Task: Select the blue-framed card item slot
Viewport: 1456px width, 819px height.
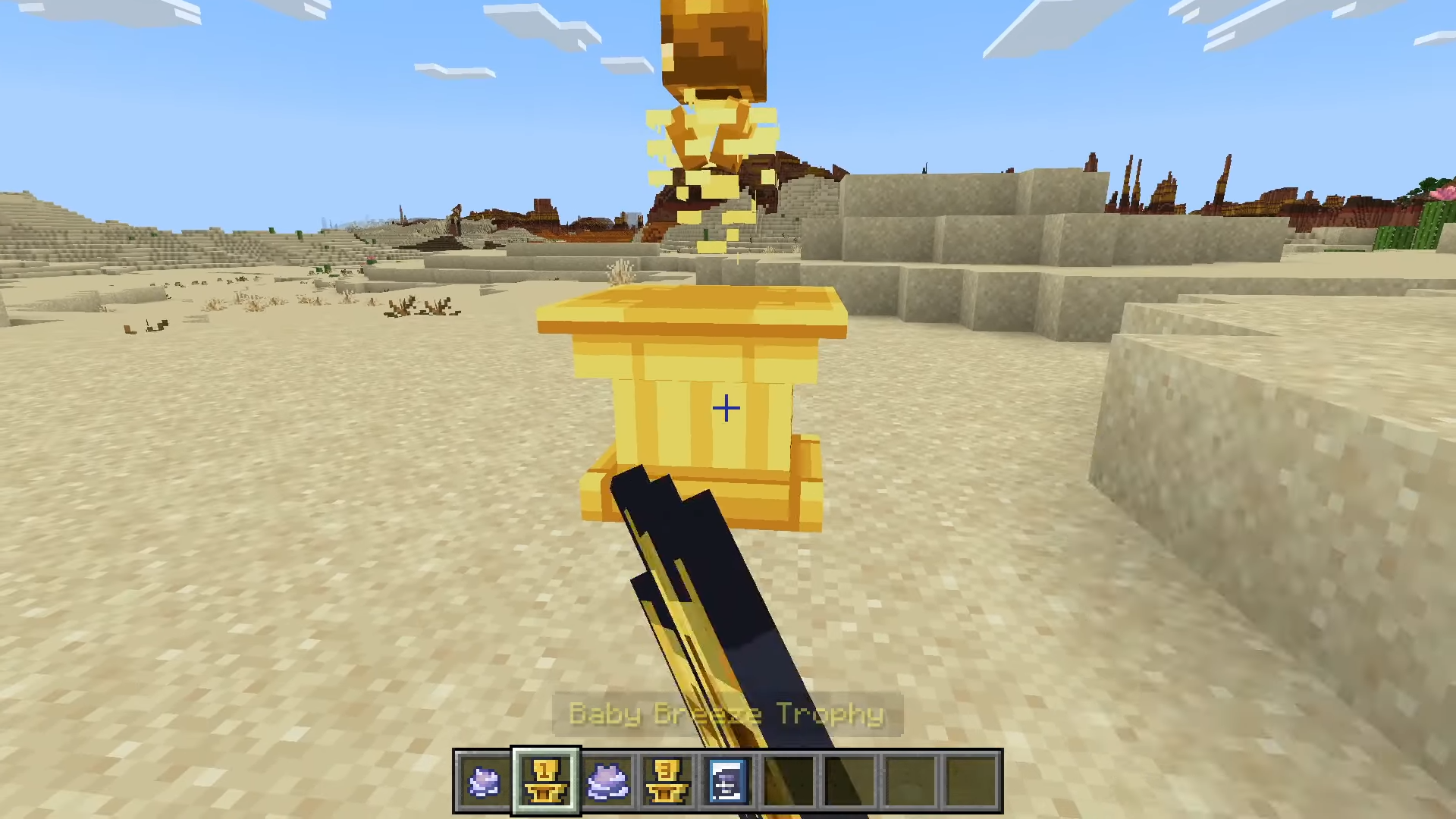Action: pyautogui.click(x=728, y=781)
